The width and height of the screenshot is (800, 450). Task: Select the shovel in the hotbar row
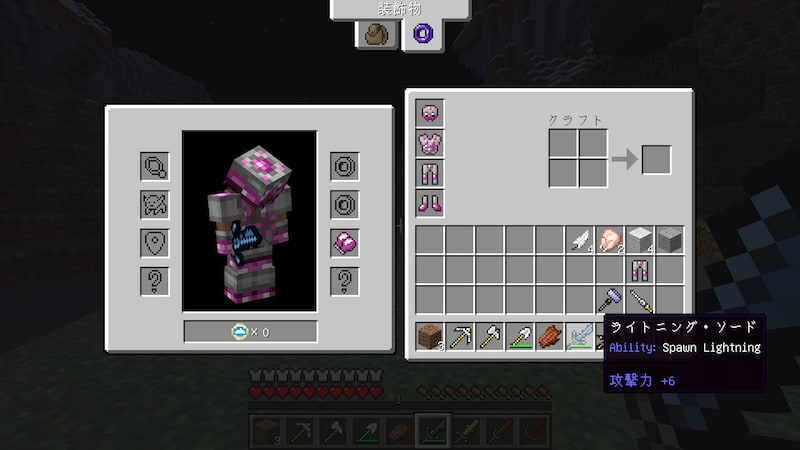[520, 337]
